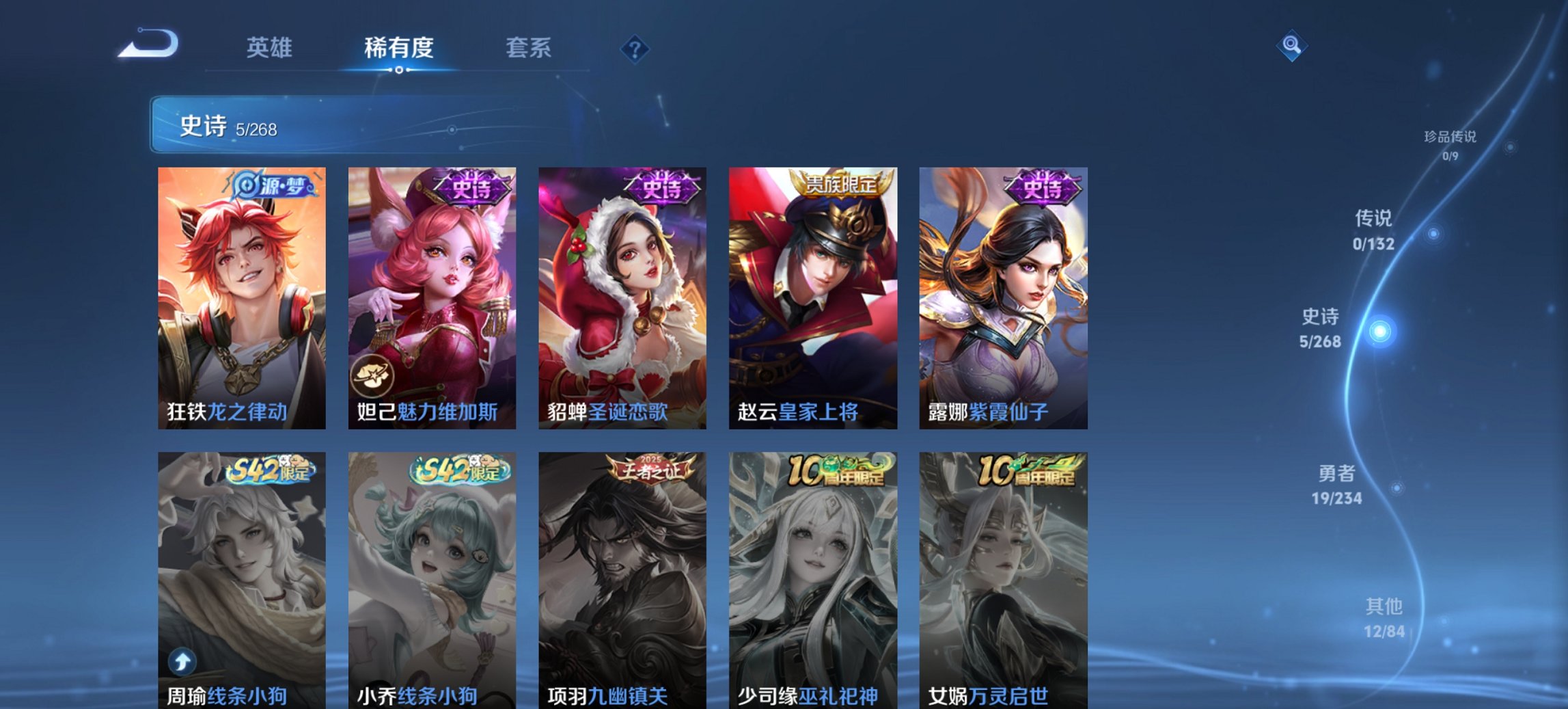
Task: Open the help question mark icon
Action: pyautogui.click(x=634, y=49)
